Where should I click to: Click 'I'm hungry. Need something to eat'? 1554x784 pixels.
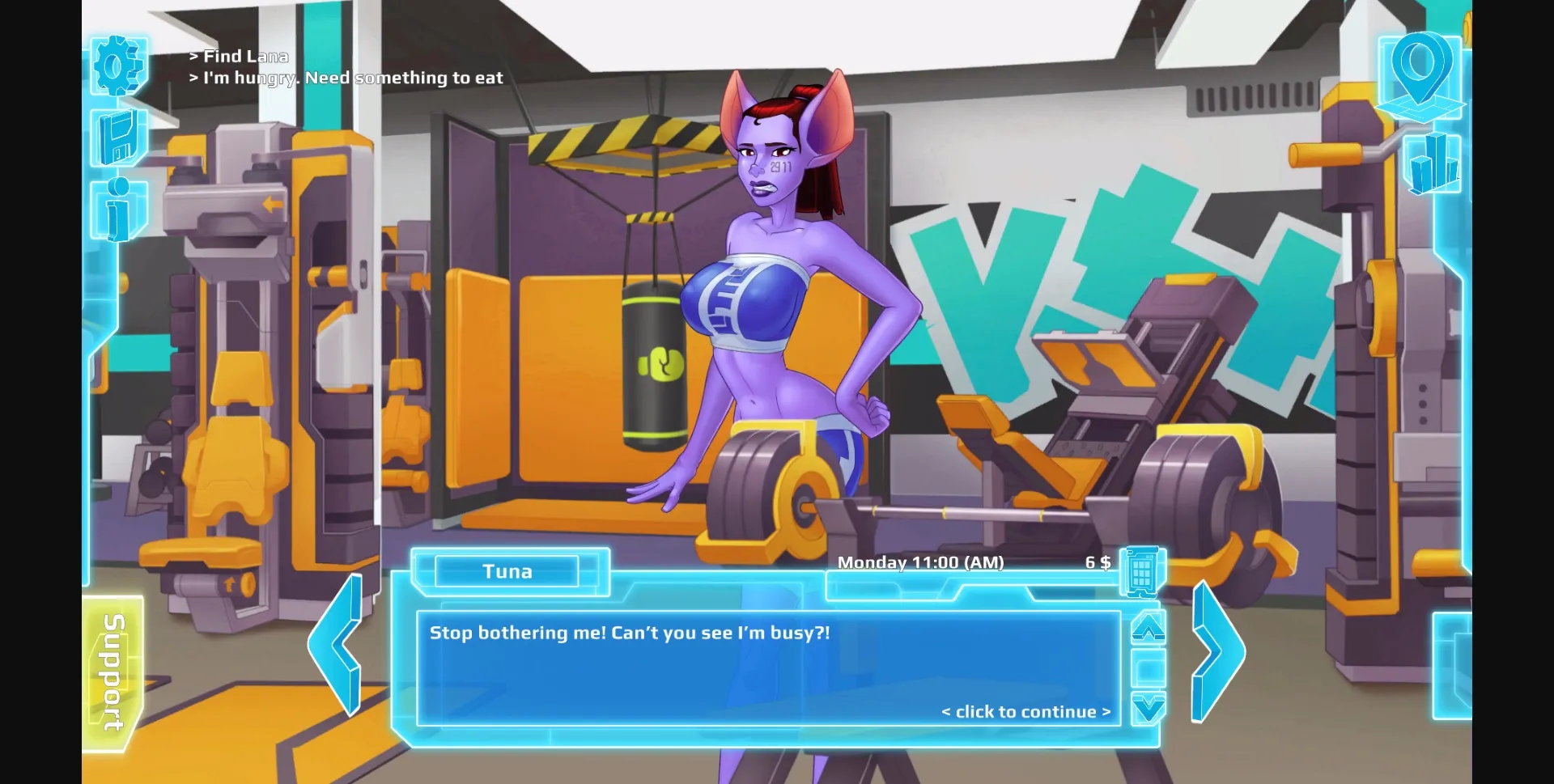(346, 78)
